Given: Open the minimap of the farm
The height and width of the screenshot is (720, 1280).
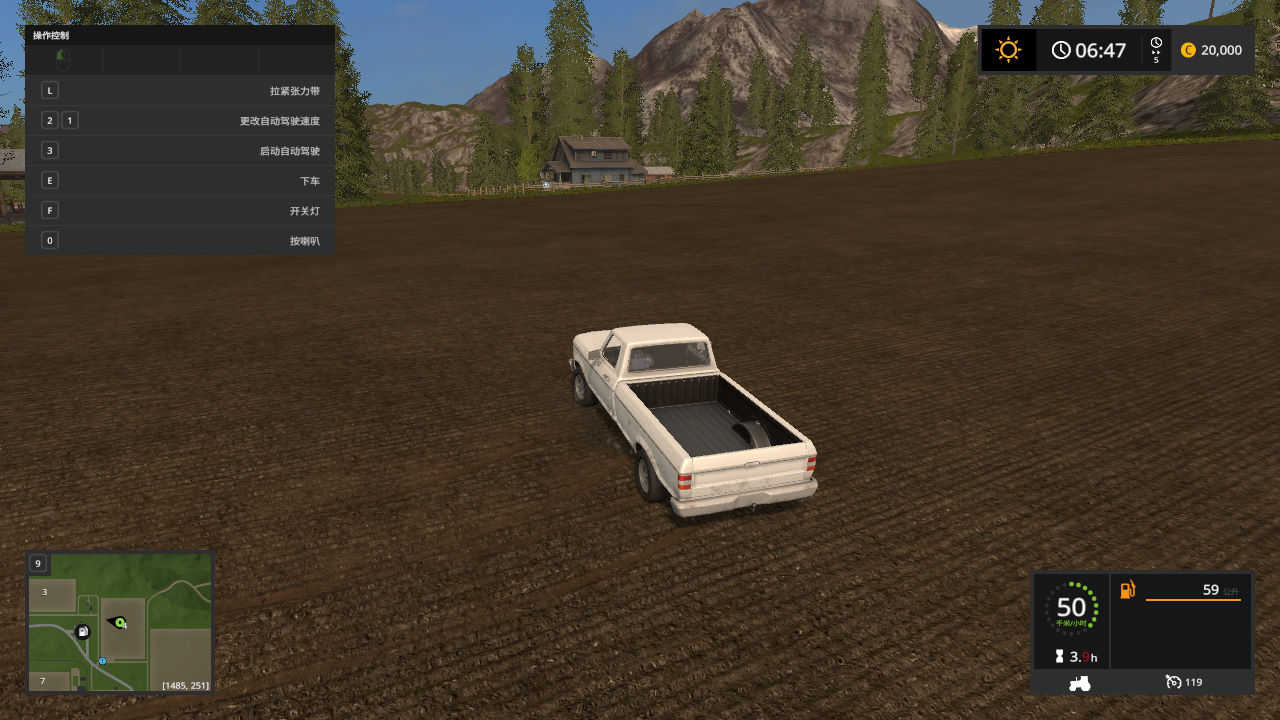Looking at the screenshot, I should (120, 622).
